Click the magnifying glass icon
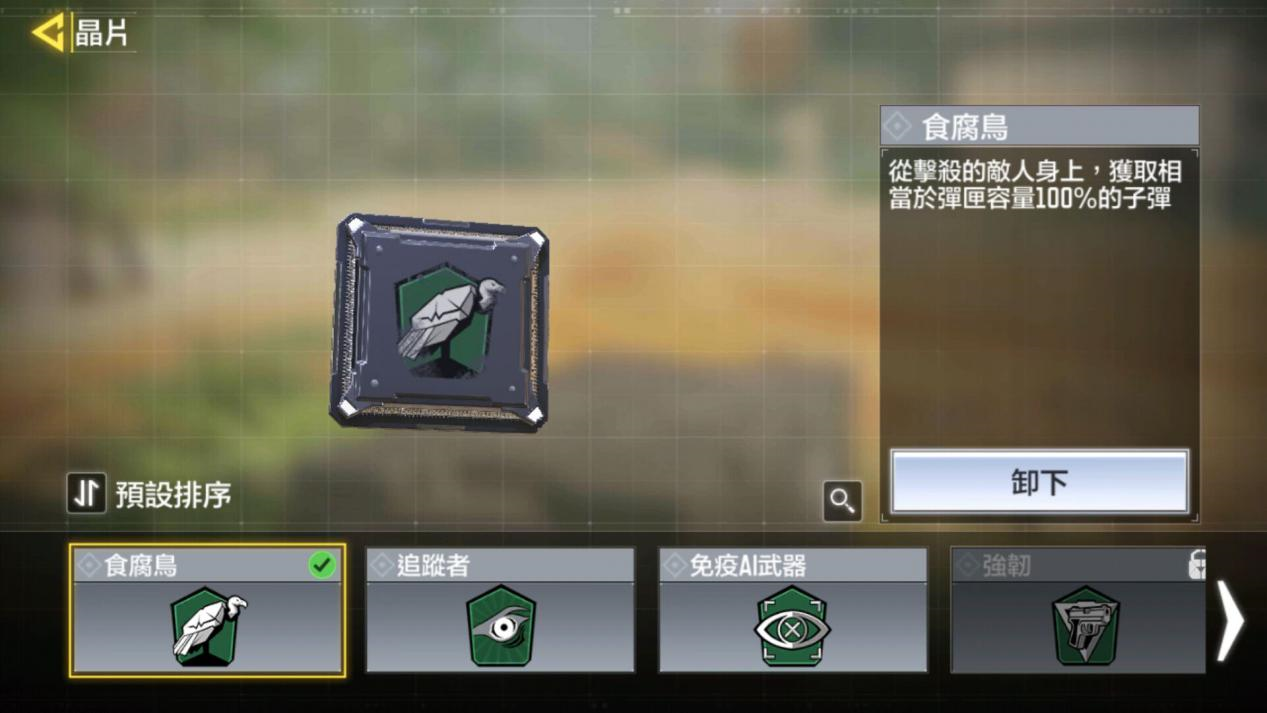Viewport: 1267px width, 713px height. tap(842, 500)
